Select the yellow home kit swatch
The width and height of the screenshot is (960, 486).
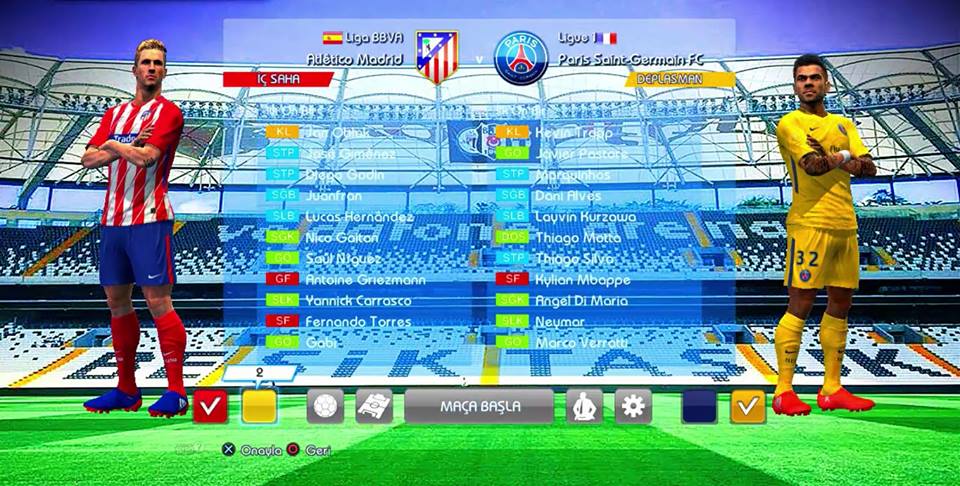(x=259, y=406)
